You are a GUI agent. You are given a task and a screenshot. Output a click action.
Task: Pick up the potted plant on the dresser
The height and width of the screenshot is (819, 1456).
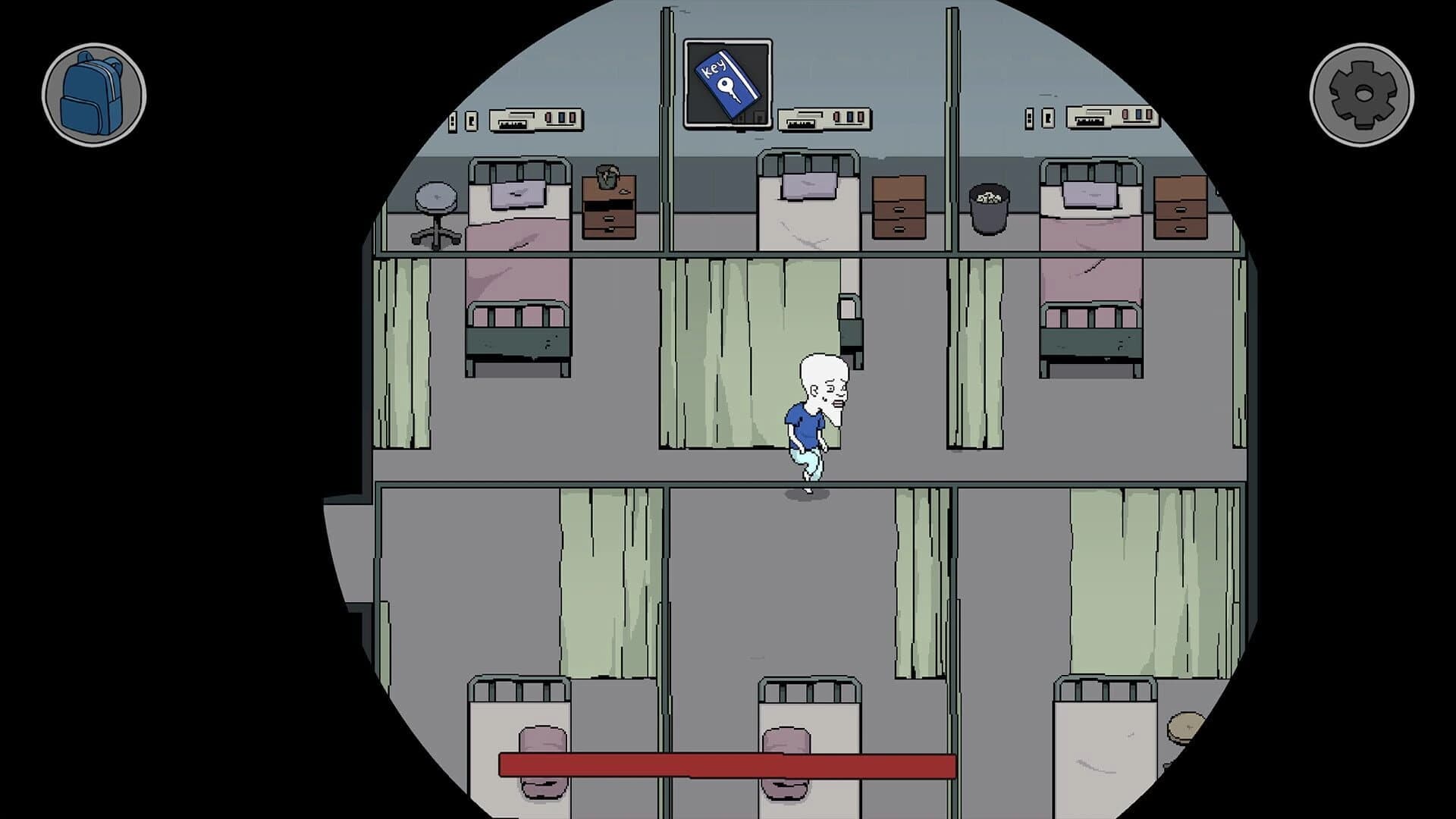(x=607, y=176)
